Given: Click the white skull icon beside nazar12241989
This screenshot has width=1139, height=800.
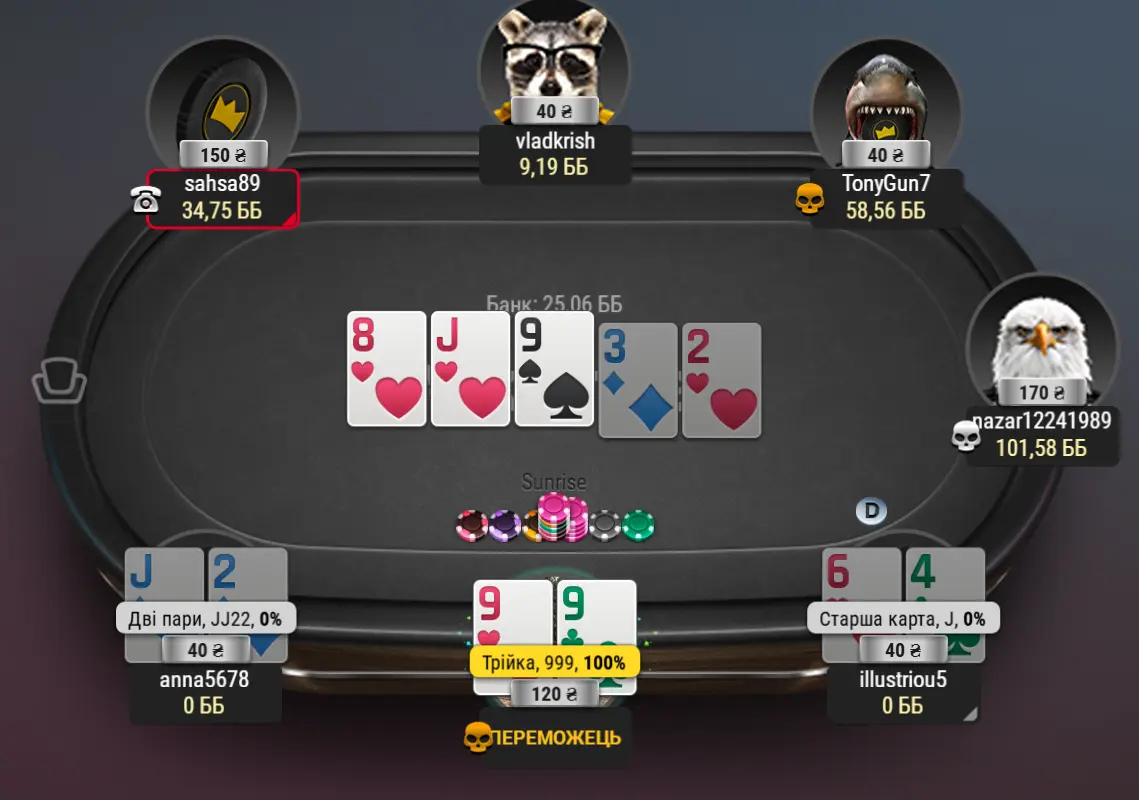Looking at the screenshot, I should coord(965,435).
